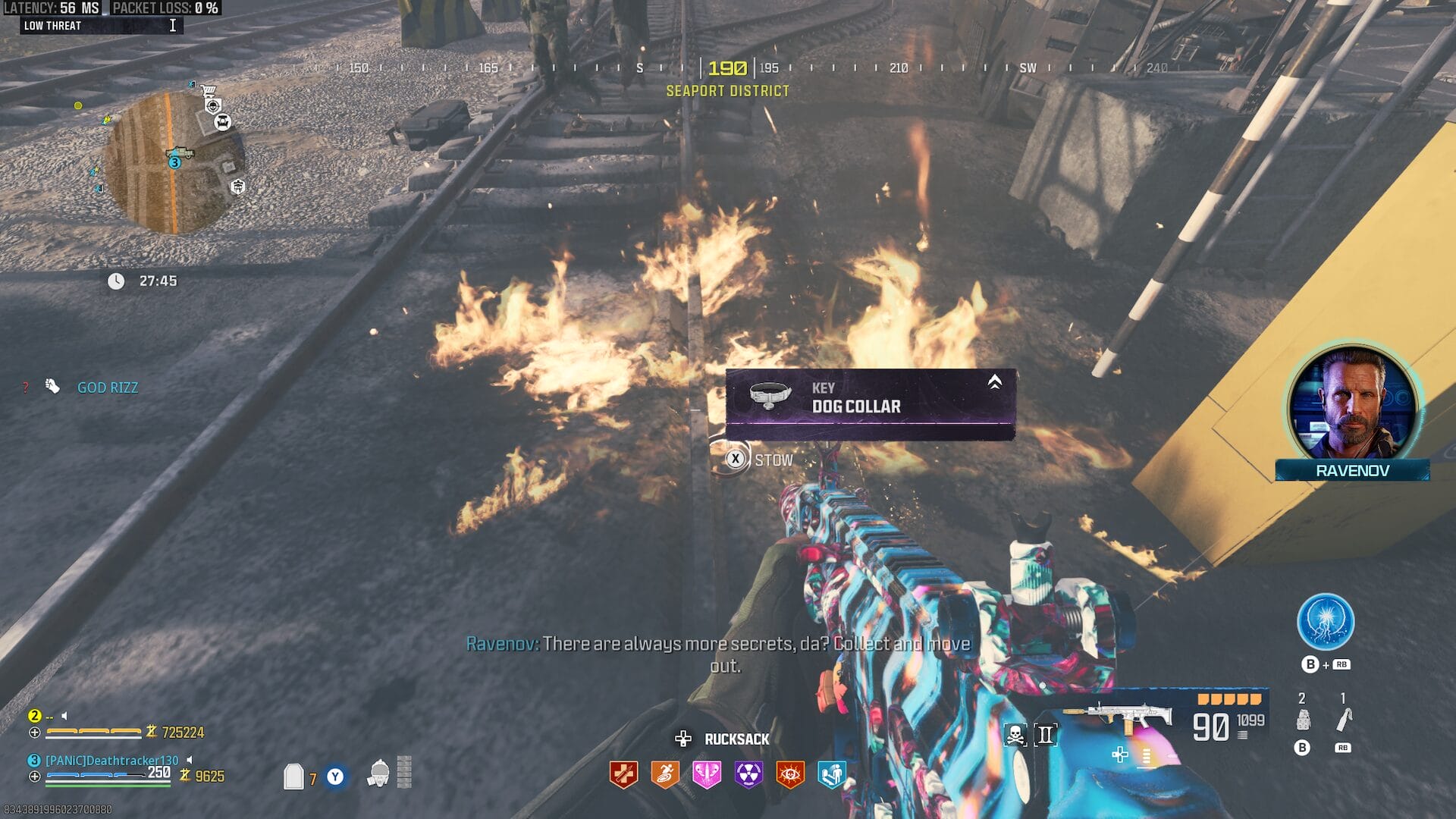Choose the purple radiation symbol perk

(748, 774)
